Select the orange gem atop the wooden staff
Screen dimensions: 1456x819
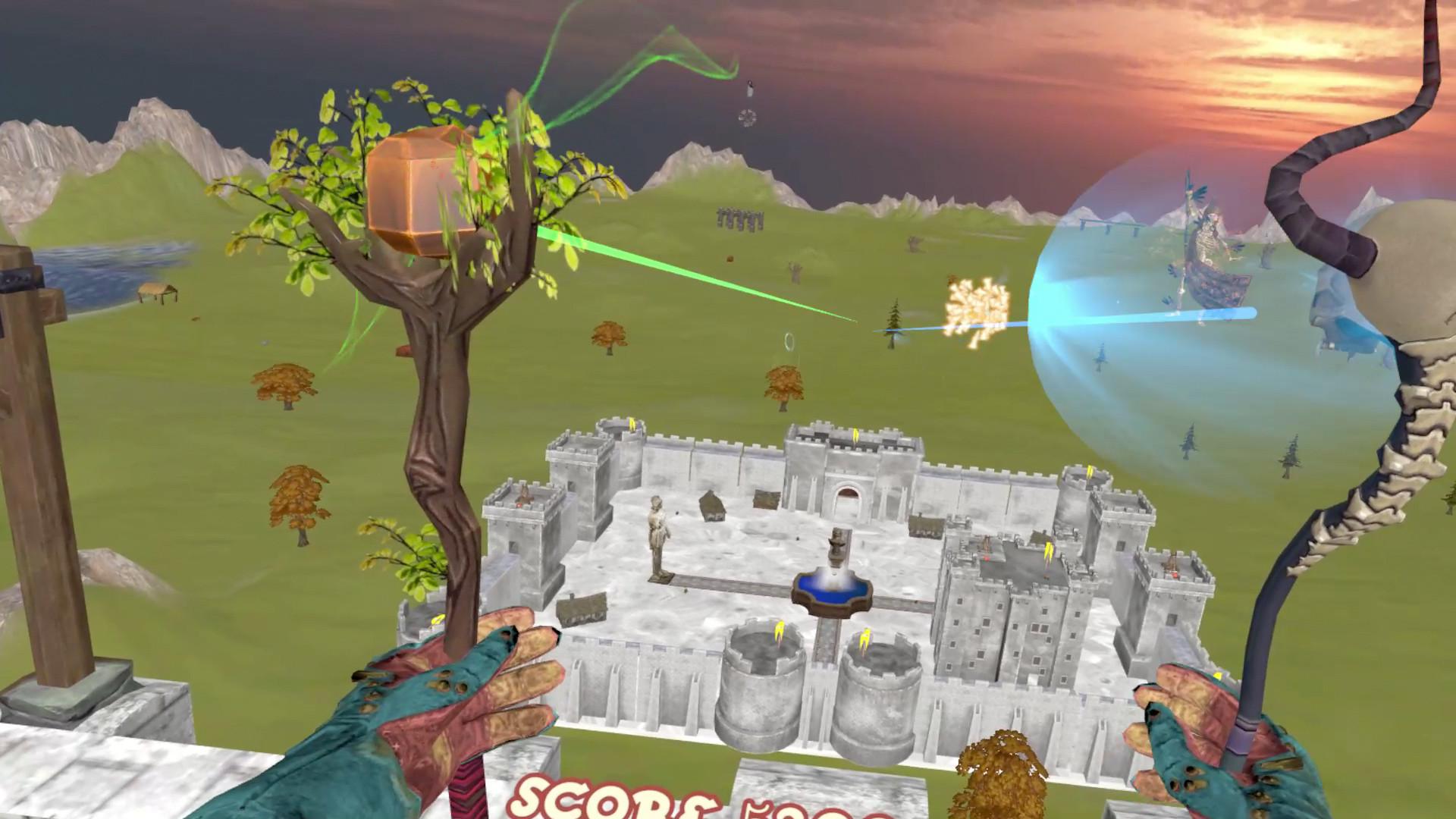pyautogui.click(x=422, y=190)
